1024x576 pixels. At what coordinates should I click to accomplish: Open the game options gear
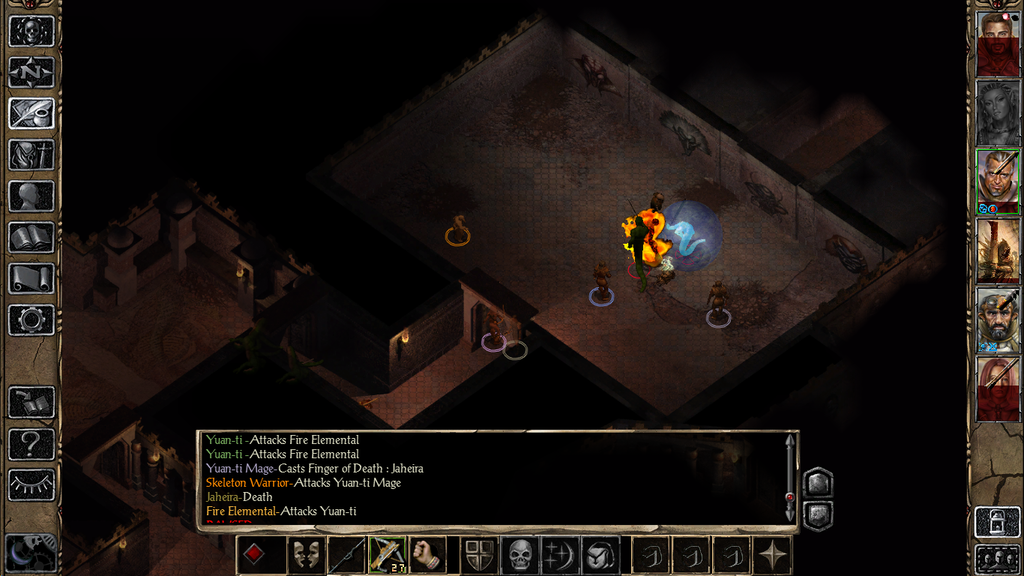click(x=31, y=320)
